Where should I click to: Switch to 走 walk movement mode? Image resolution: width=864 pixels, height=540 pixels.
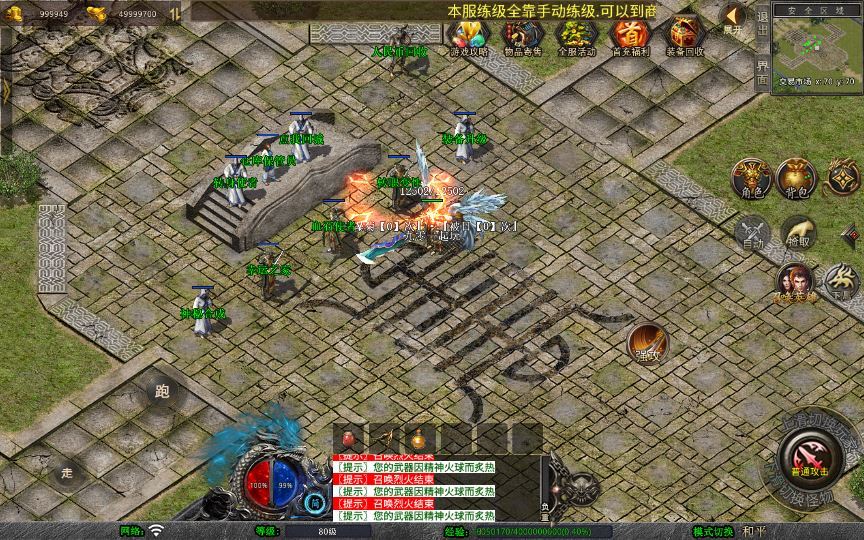click(68, 471)
